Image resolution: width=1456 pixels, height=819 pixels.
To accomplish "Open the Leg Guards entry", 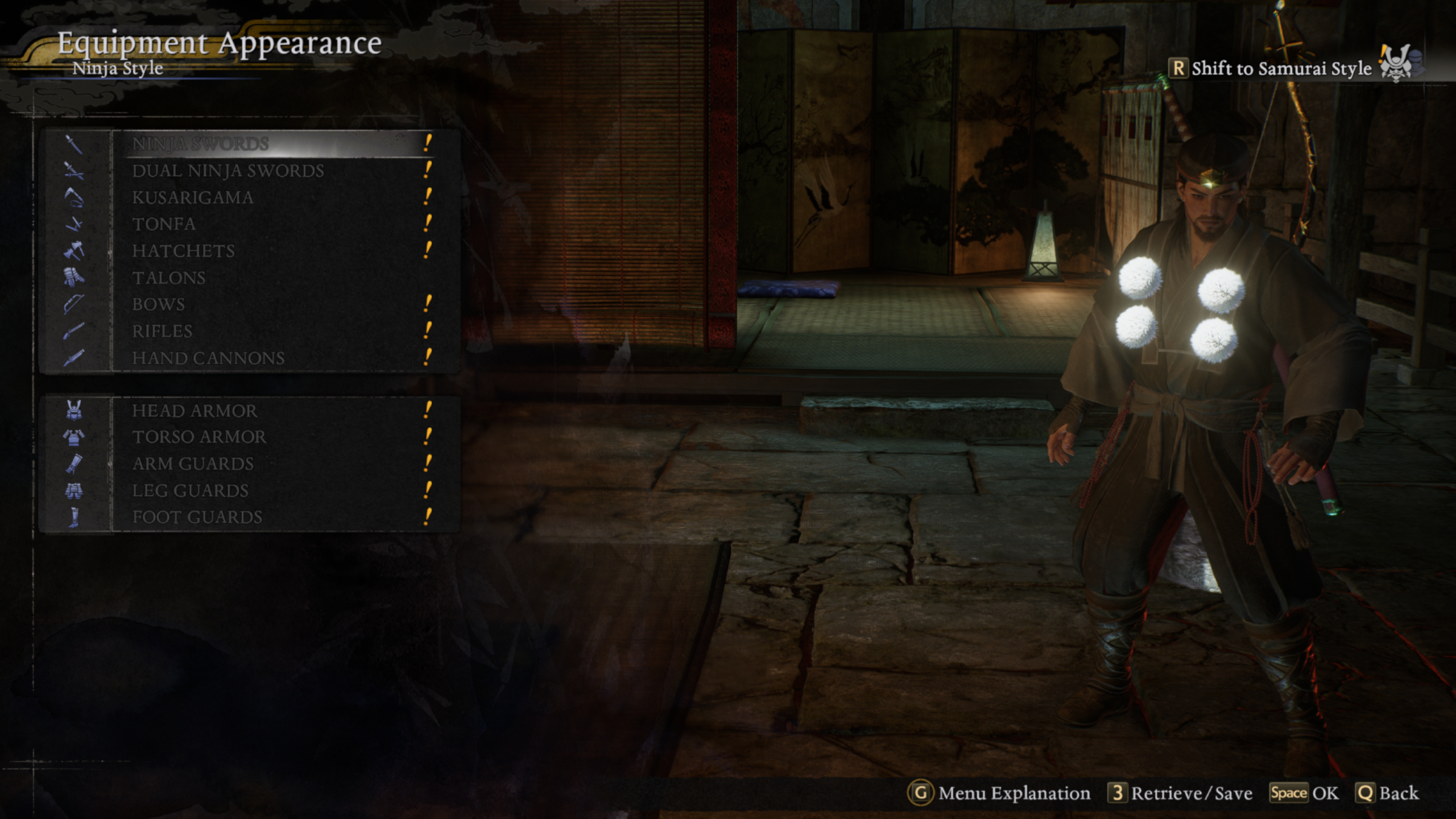I will click(x=190, y=491).
